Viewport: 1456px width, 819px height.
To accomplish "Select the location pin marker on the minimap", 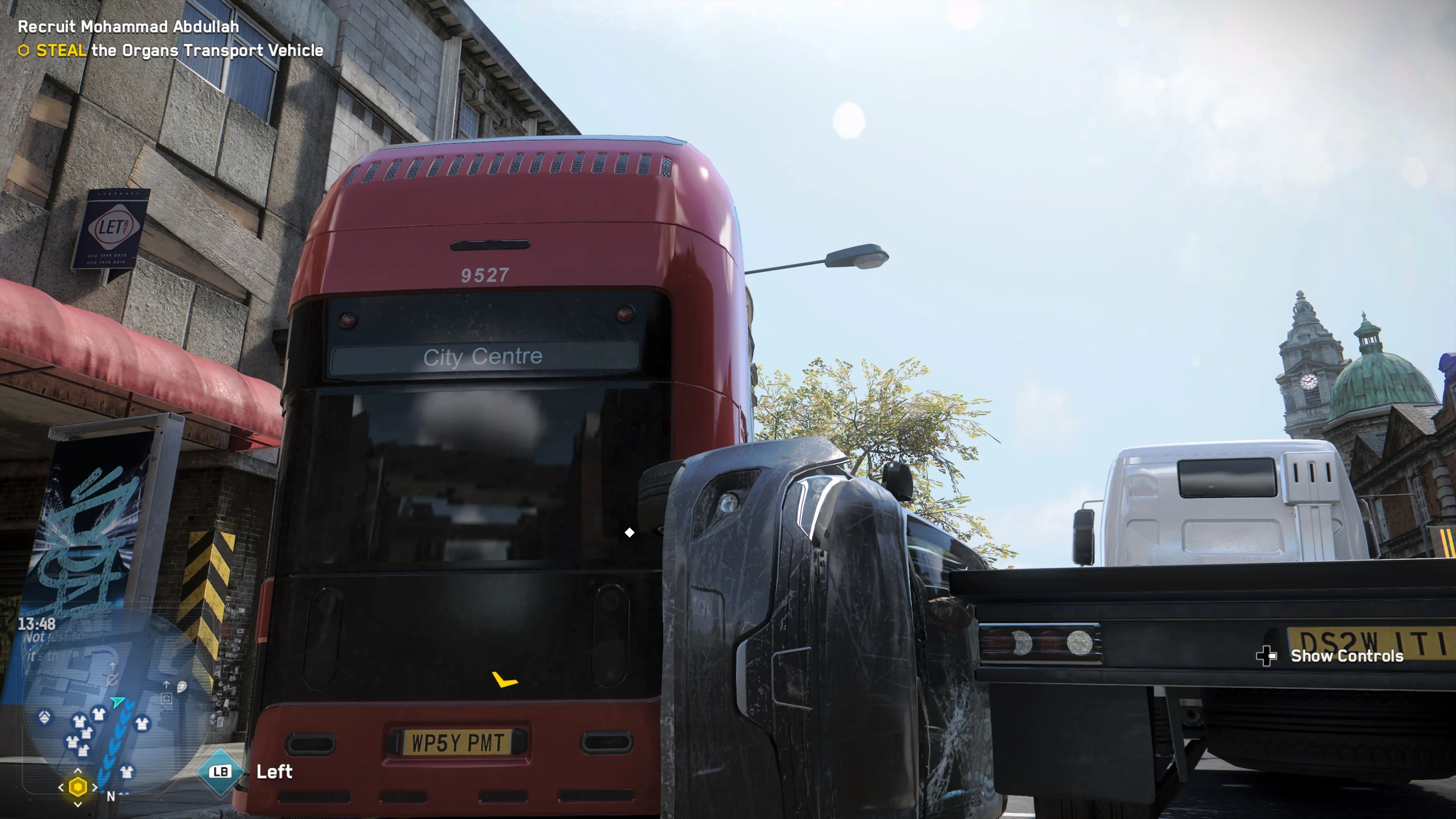I will pos(182,687).
